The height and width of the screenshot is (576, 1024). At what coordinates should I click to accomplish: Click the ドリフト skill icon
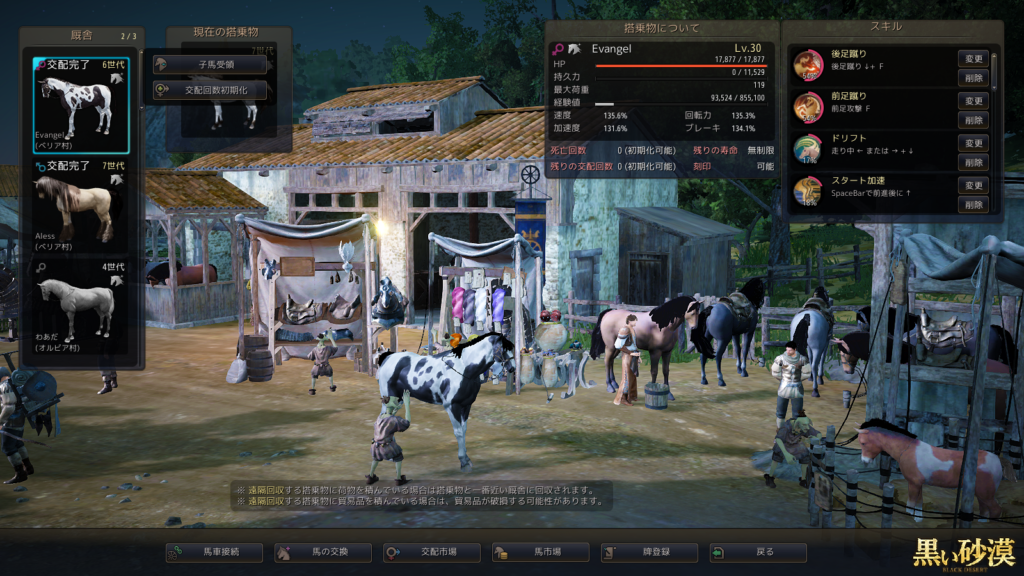808,149
